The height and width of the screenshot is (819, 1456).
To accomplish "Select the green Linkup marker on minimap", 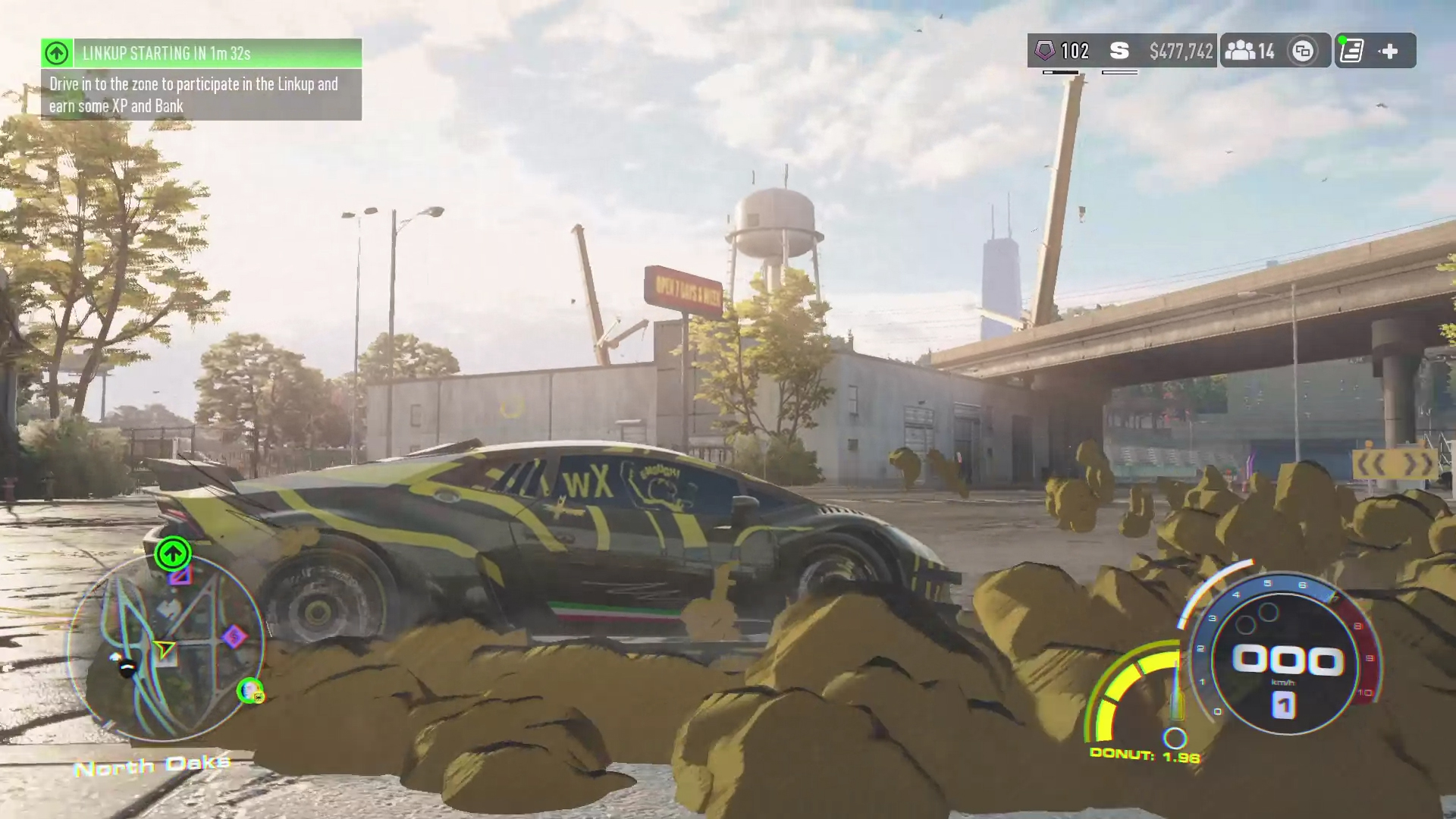I will coord(173,553).
